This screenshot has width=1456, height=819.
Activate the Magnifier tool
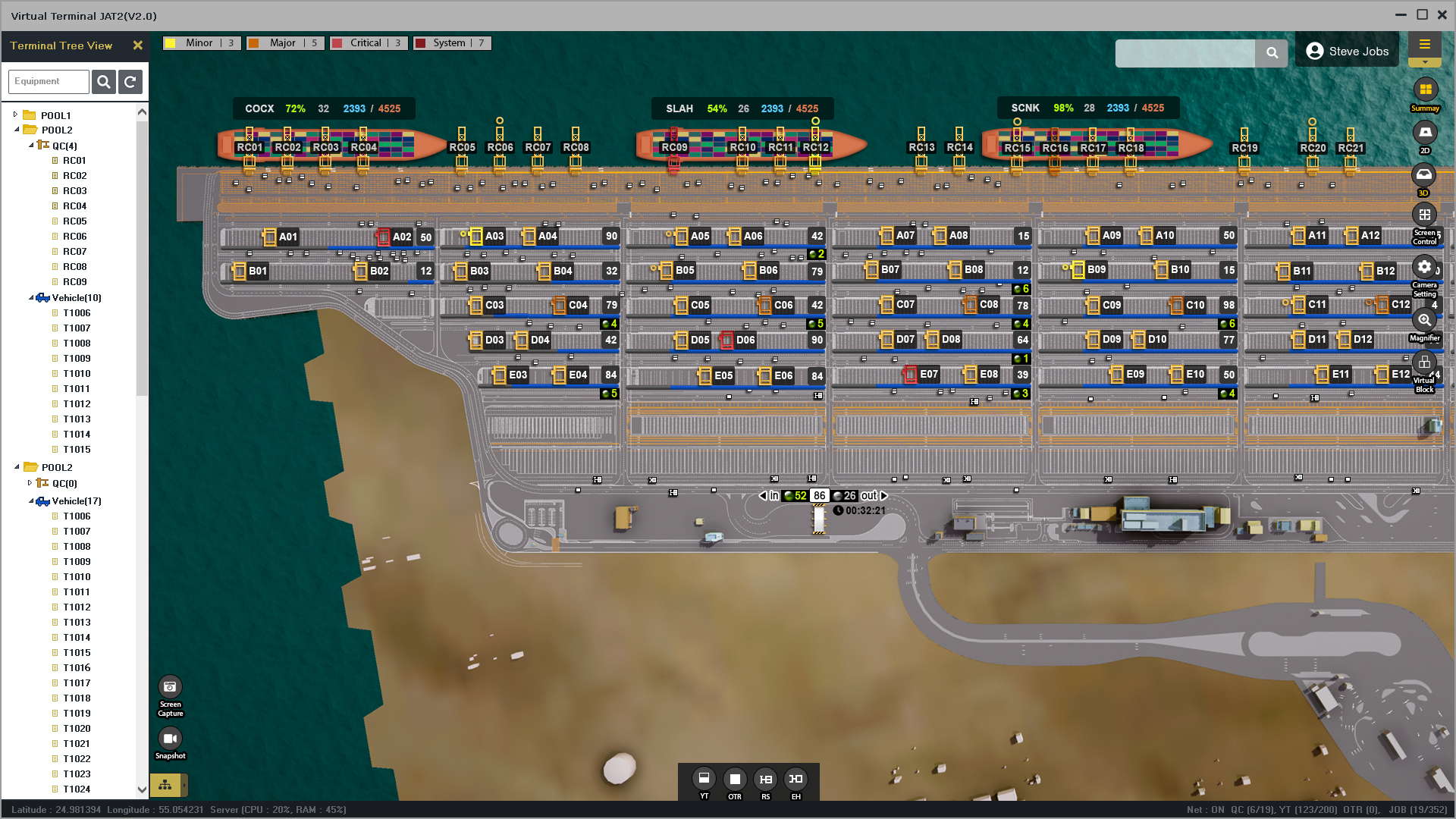coord(1424,320)
